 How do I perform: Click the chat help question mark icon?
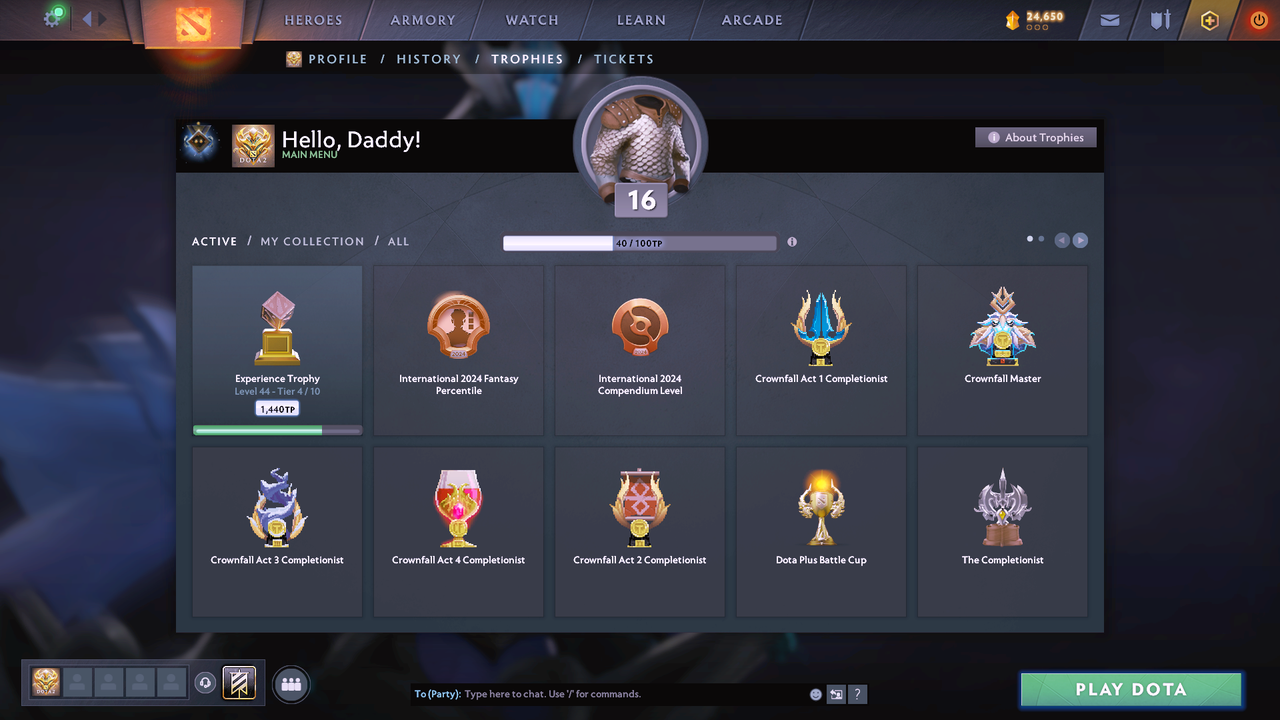point(857,693)
